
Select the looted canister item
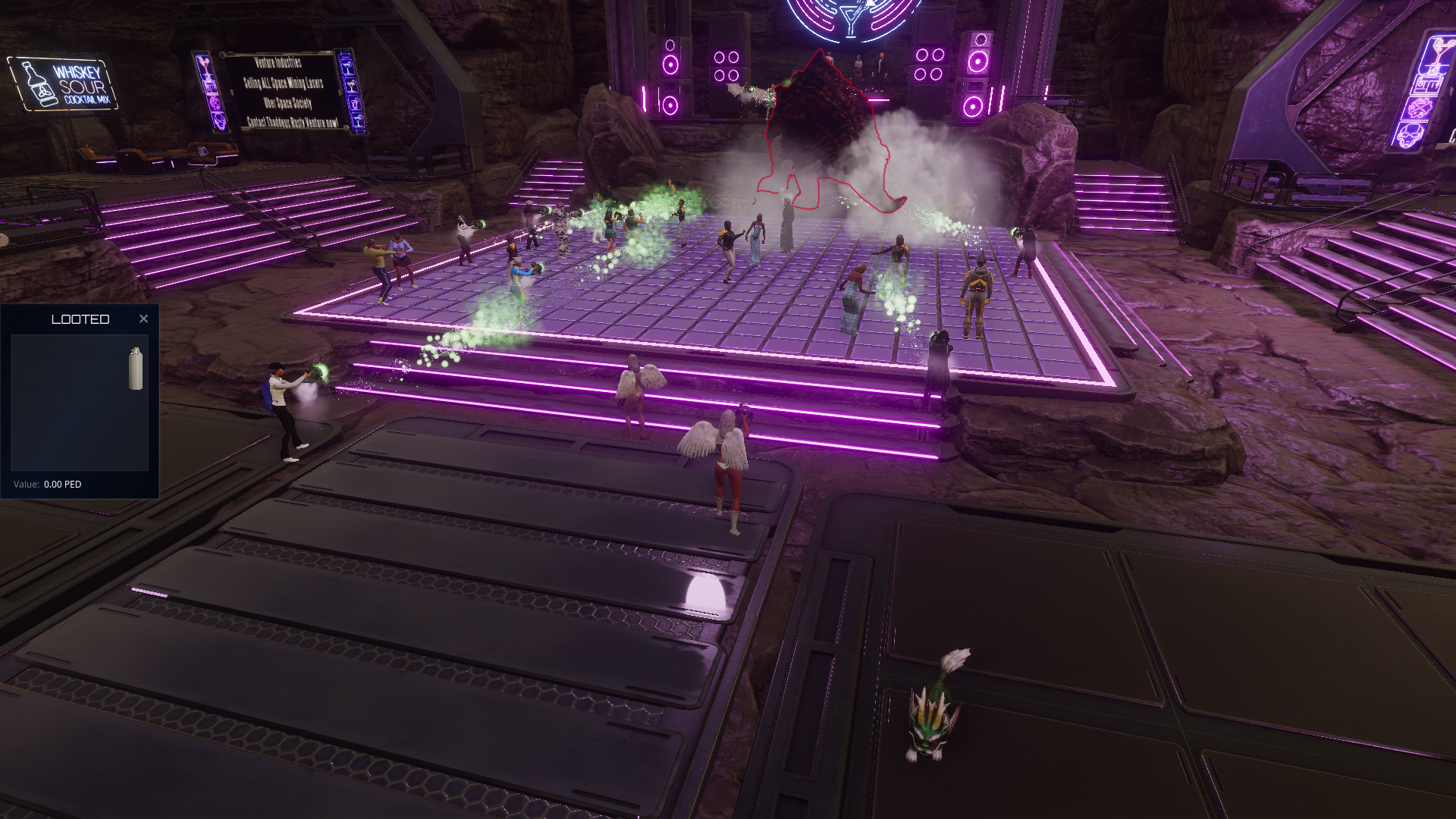pyautogui.click(x=136, y=369)
